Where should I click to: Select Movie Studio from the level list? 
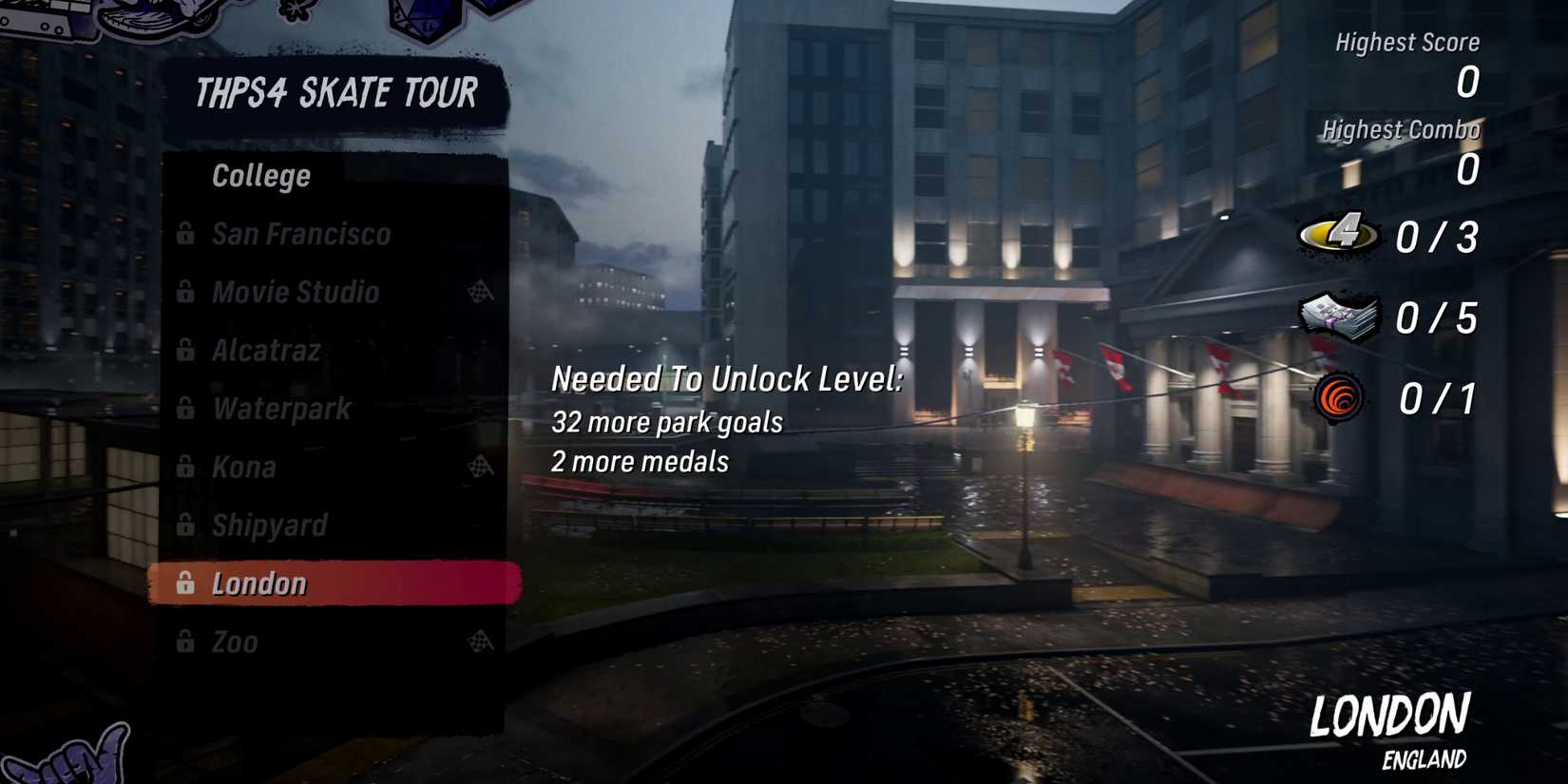(x=295, y=292)
